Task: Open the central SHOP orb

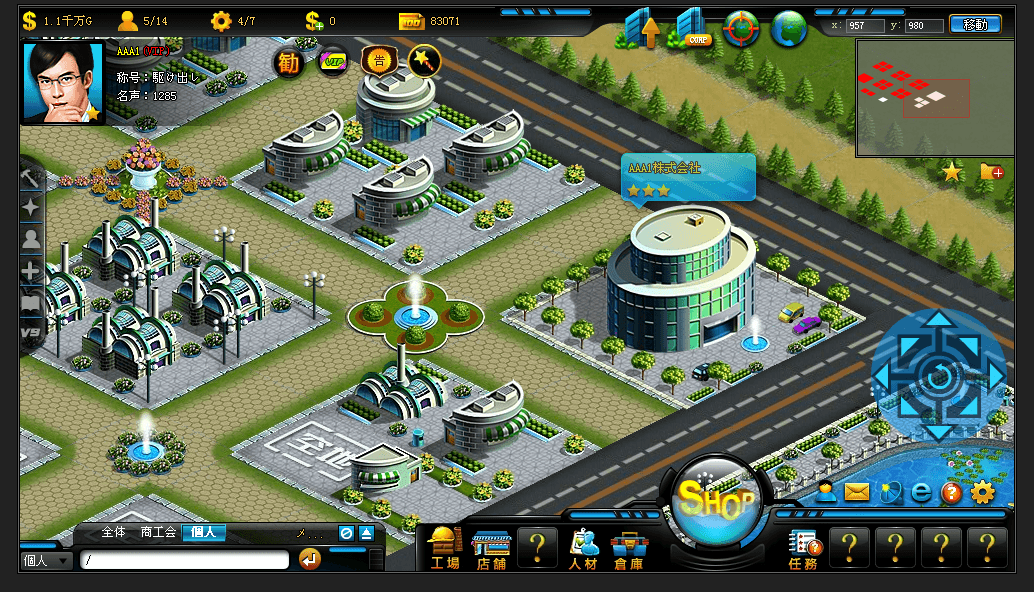Action: tap(714, 502)
